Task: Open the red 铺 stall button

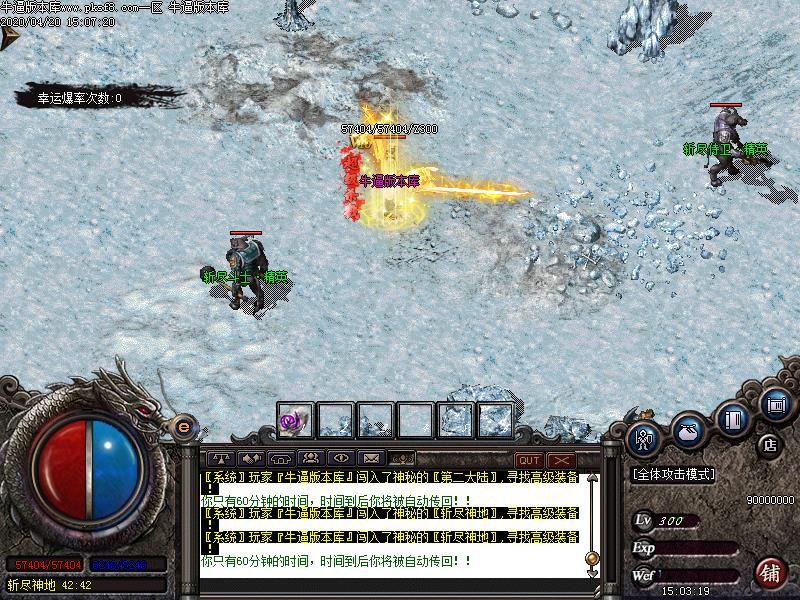Action: [770, 573]
